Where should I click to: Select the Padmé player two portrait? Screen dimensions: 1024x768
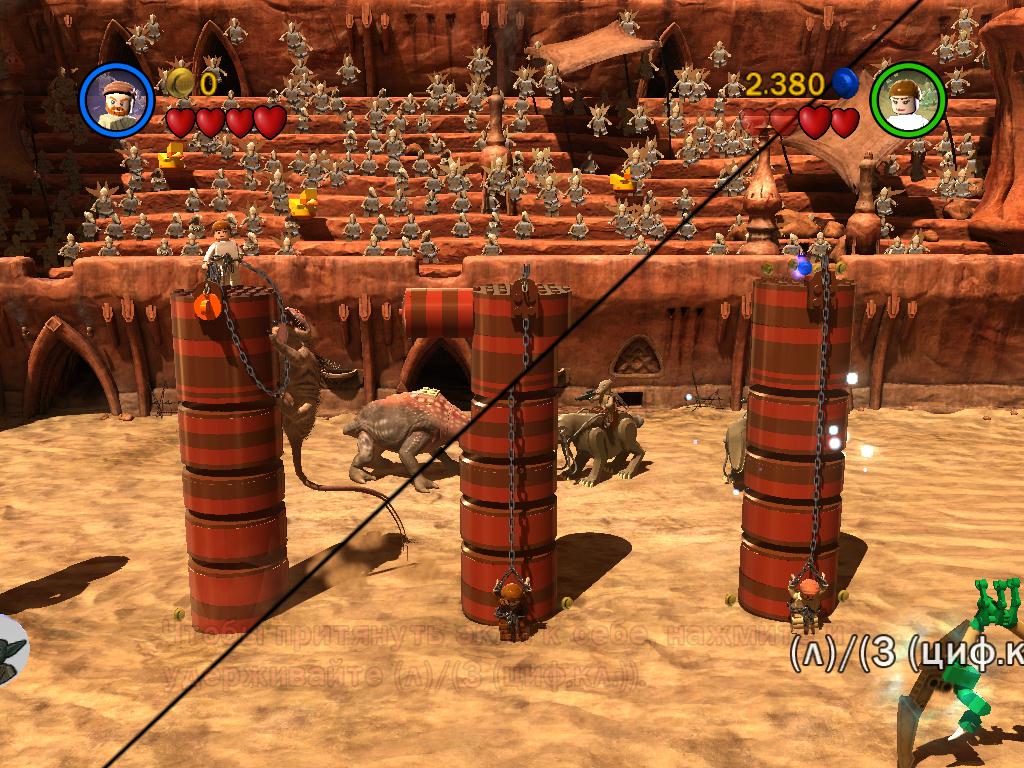point(907,98)
